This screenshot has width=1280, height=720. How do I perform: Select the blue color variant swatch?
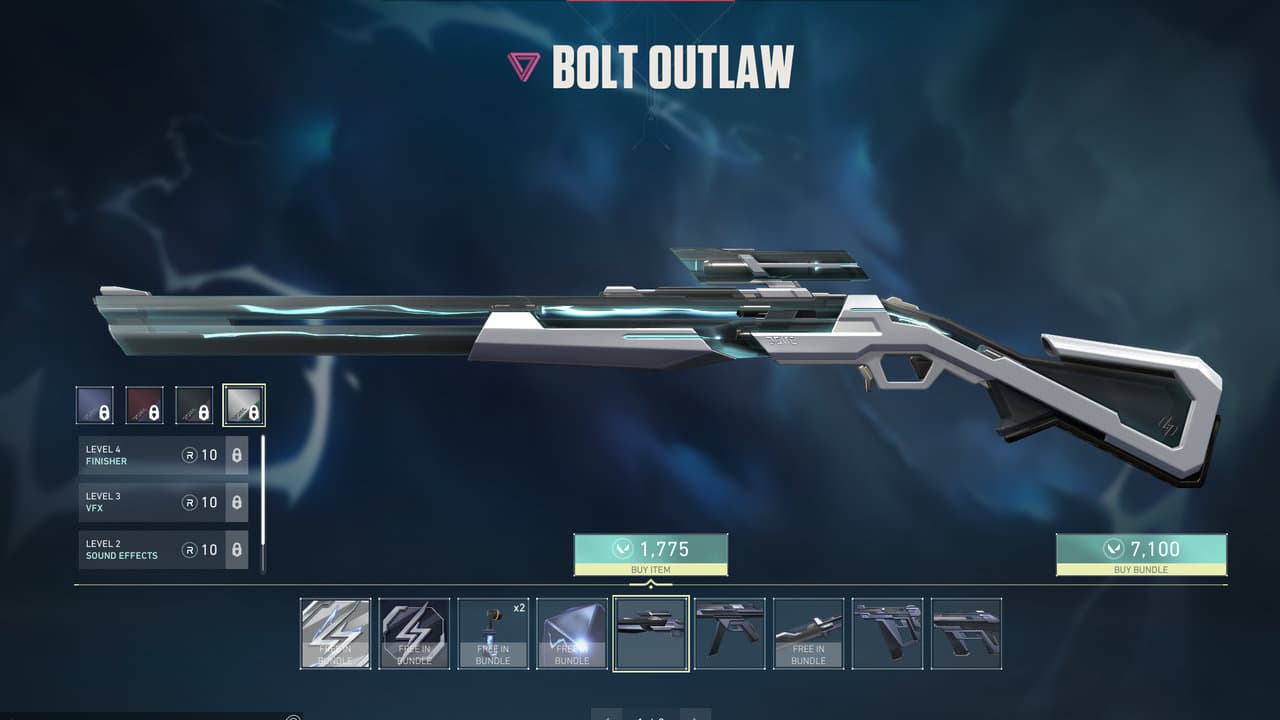(94, 405)
